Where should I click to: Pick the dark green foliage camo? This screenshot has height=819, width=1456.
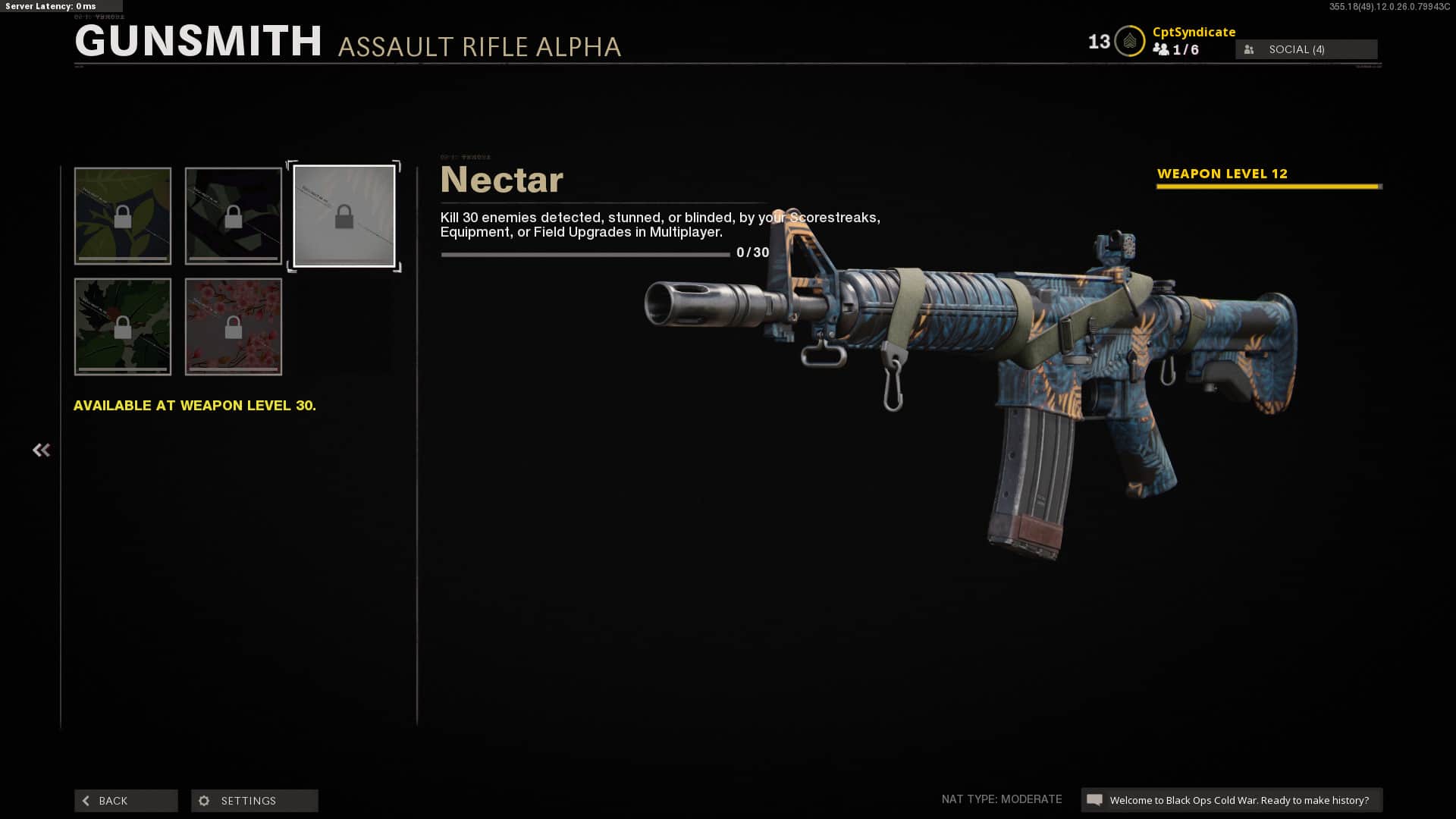[123, 327]
